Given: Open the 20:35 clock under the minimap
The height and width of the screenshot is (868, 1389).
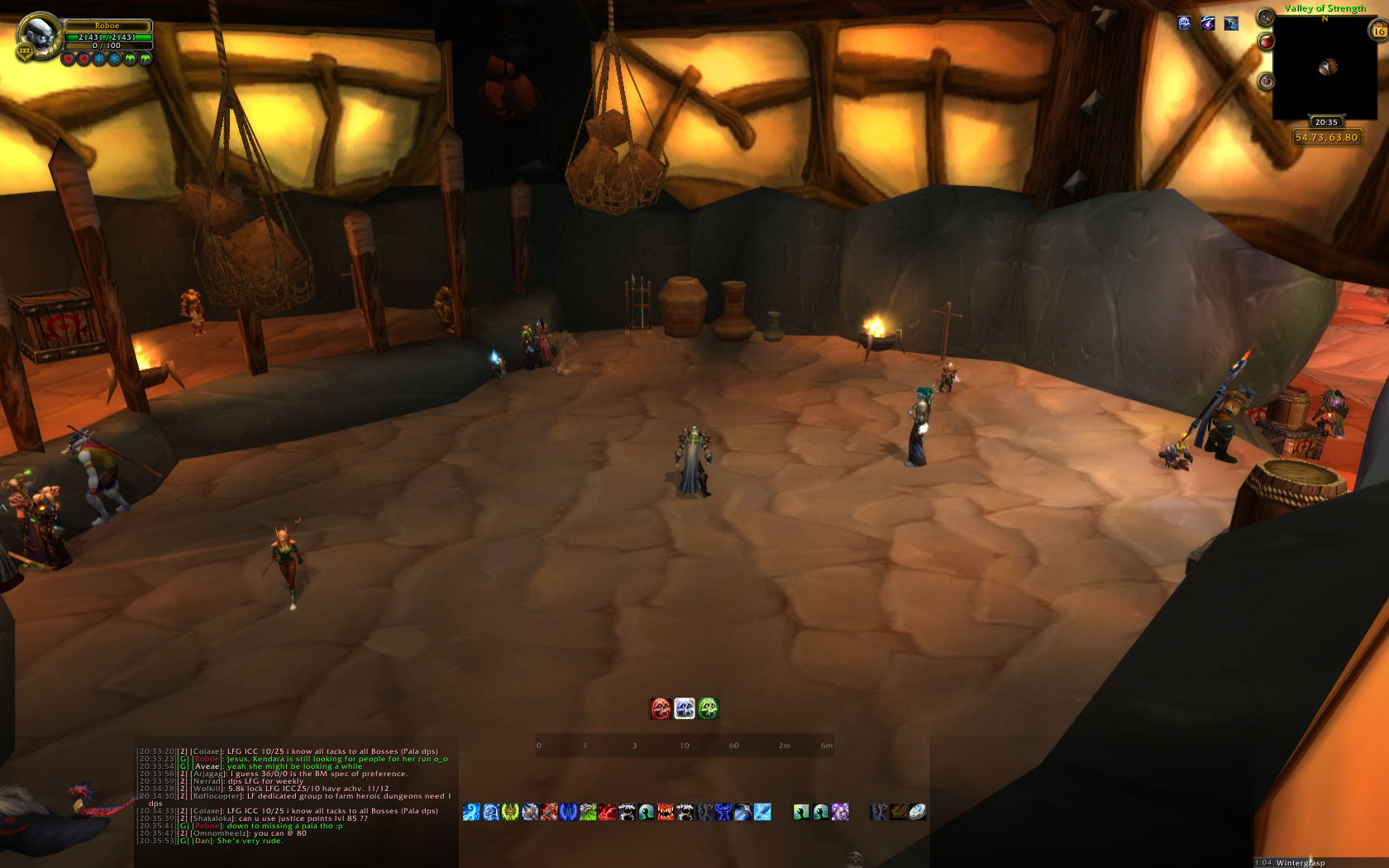Looking at the screenshot, I should (x=1326, y=122).
